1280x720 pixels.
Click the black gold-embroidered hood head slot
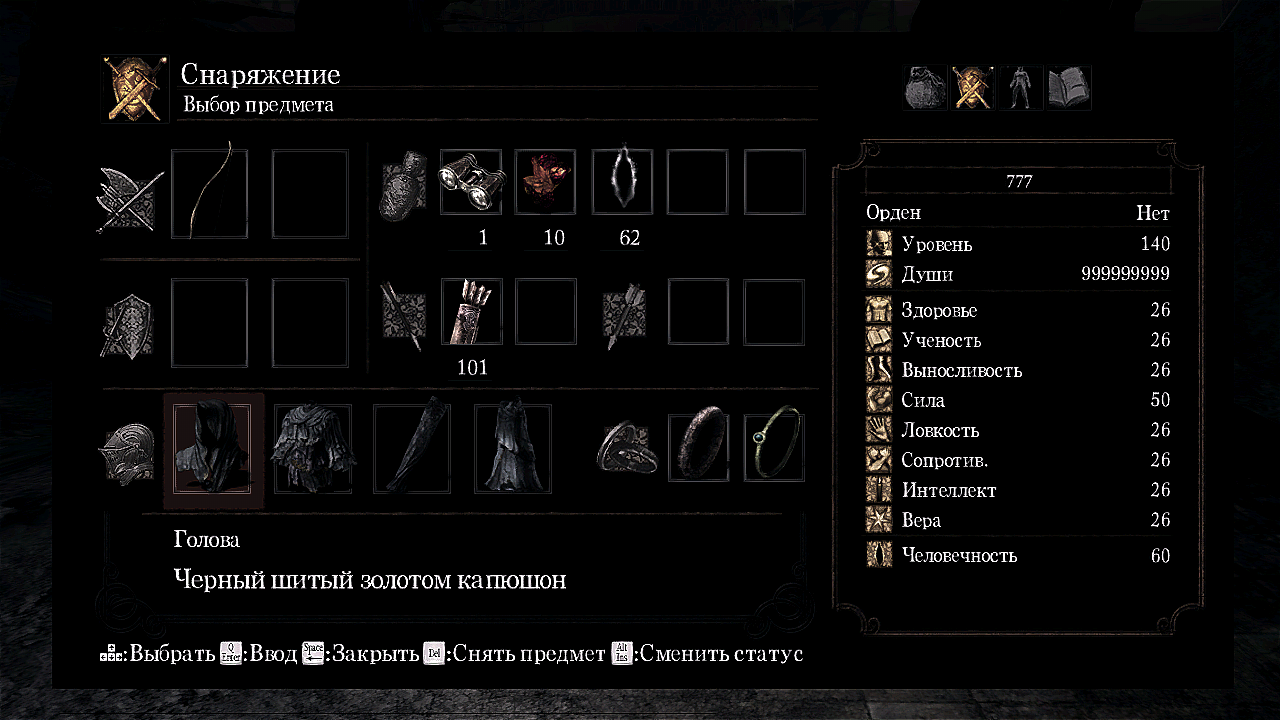click(213, 449)
